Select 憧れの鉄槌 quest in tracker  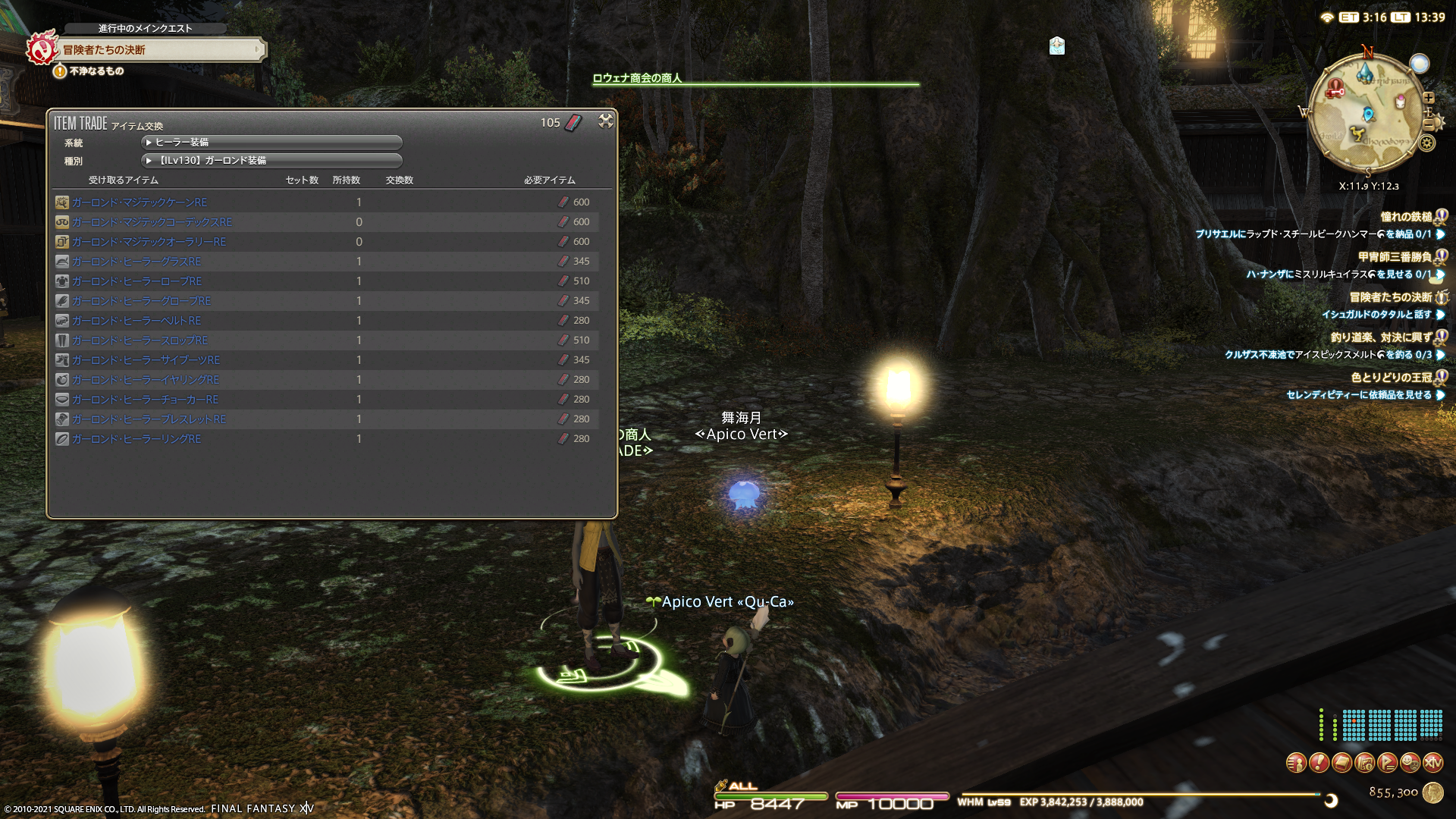tap(1405, 217)
